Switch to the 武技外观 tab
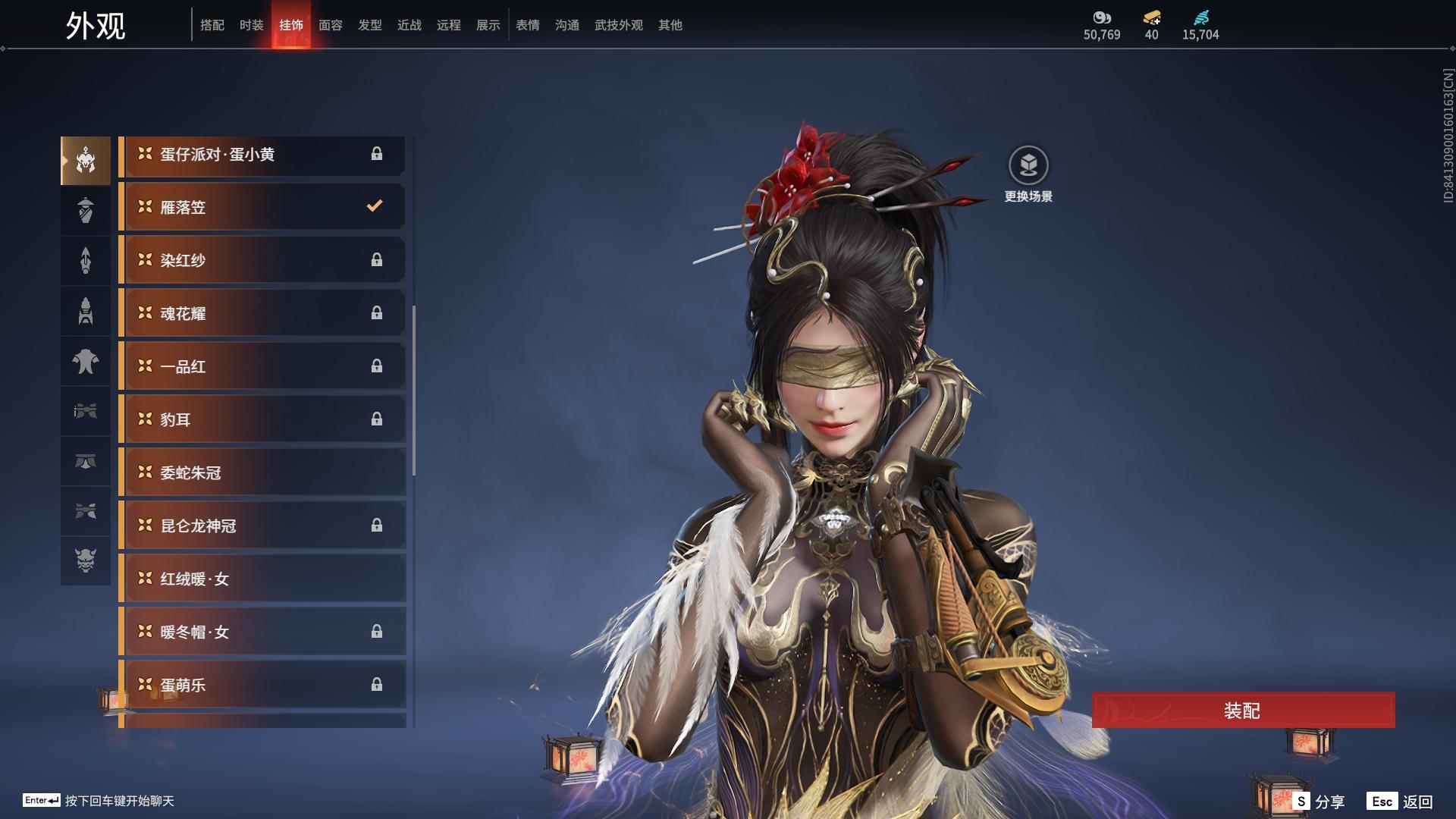1456x819 pixels. click(x=618, y=25)
